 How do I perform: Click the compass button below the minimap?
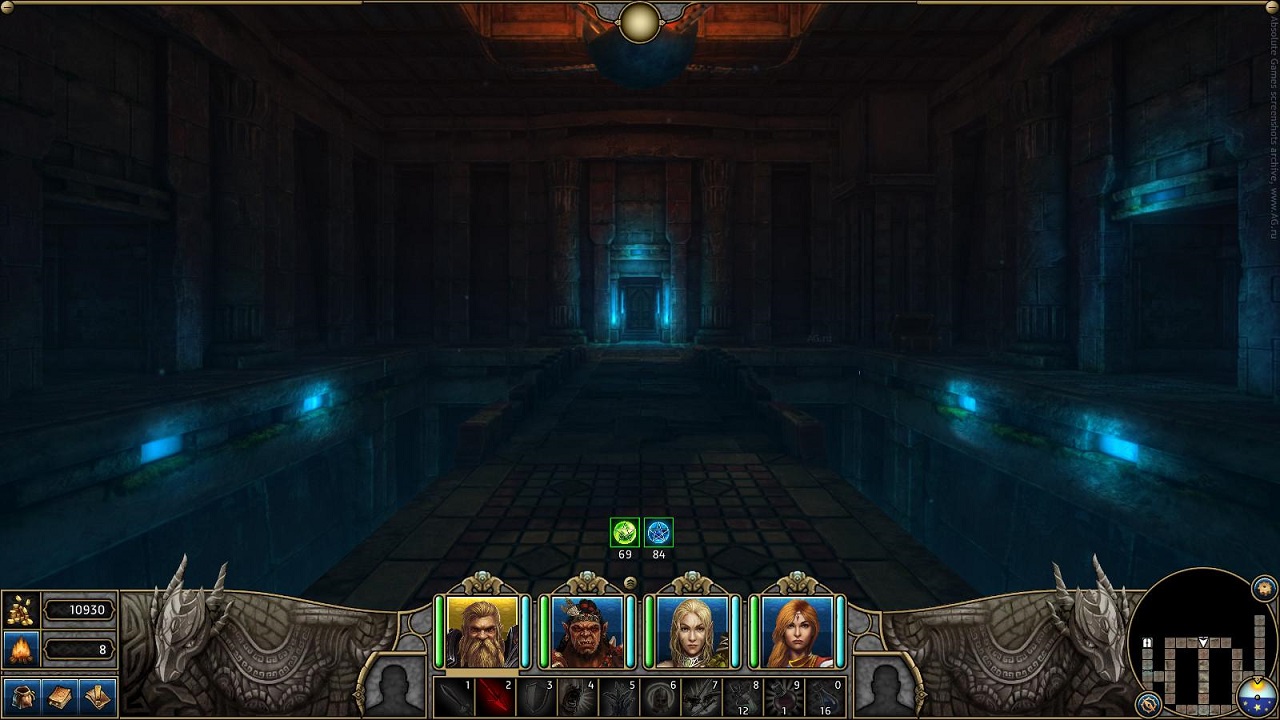1148,703
